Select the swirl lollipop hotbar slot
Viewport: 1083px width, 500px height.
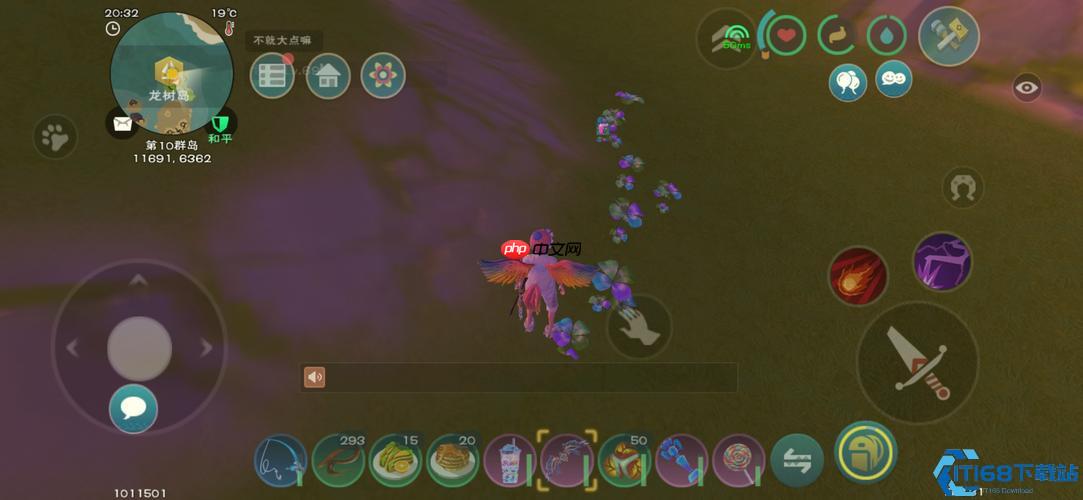[739, 461]
